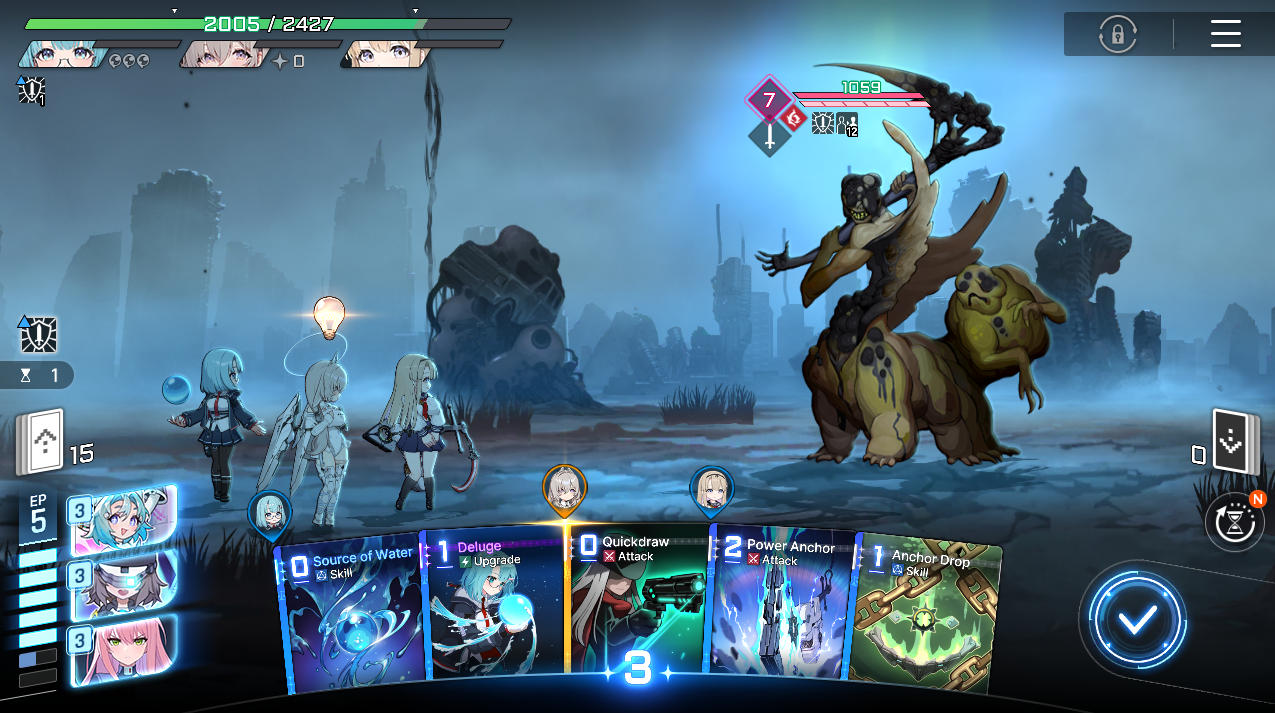Image resolution: width=1275 pixels, height=713 pixels.
Task: Activate the visor-wearing character's EP skill
Action: (124, 584)
